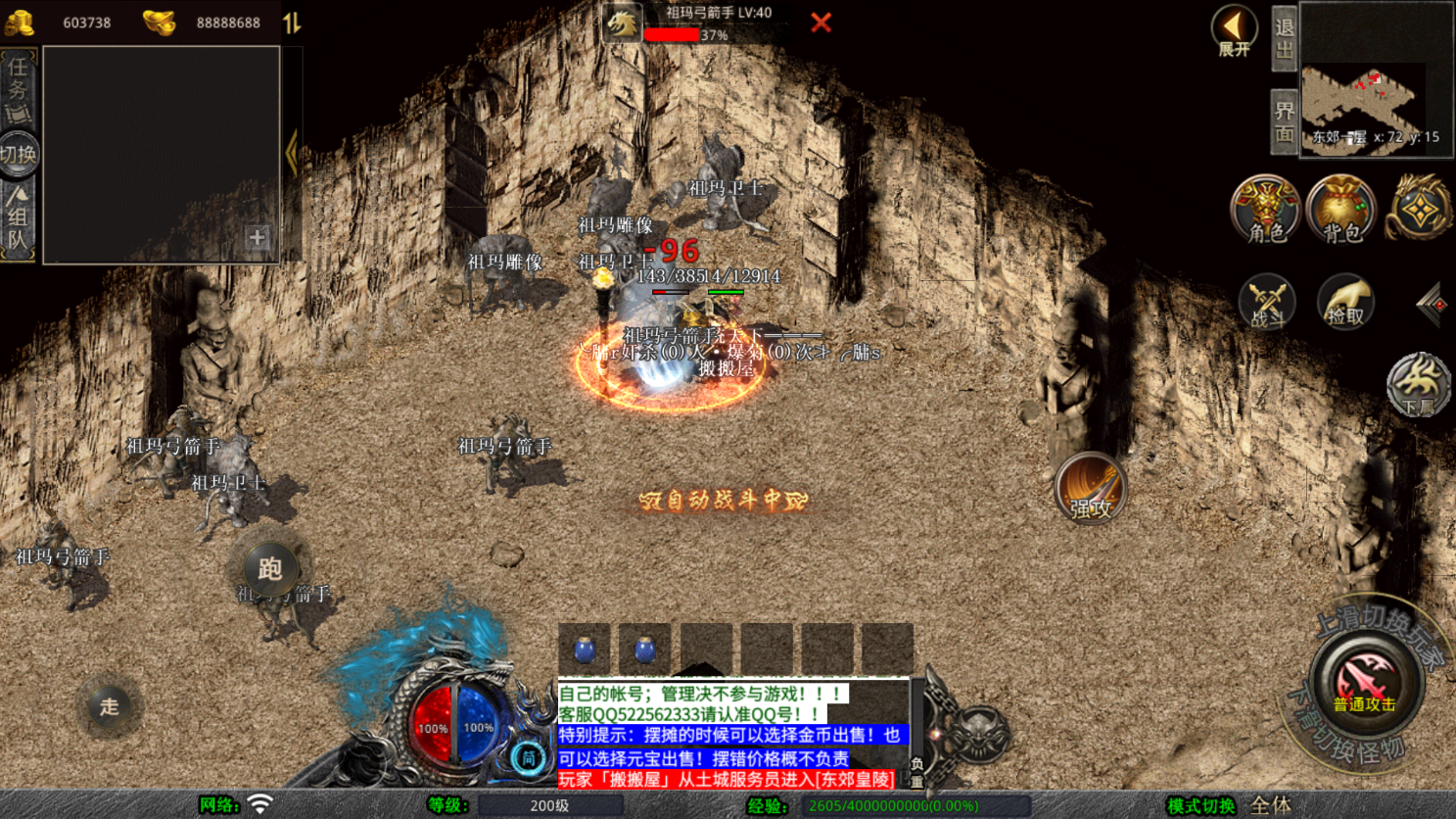This screenshot has height=819, width=1456.
Task: Click the 切换 switch button
Action: pyautogui.click(x=18, y=155)
